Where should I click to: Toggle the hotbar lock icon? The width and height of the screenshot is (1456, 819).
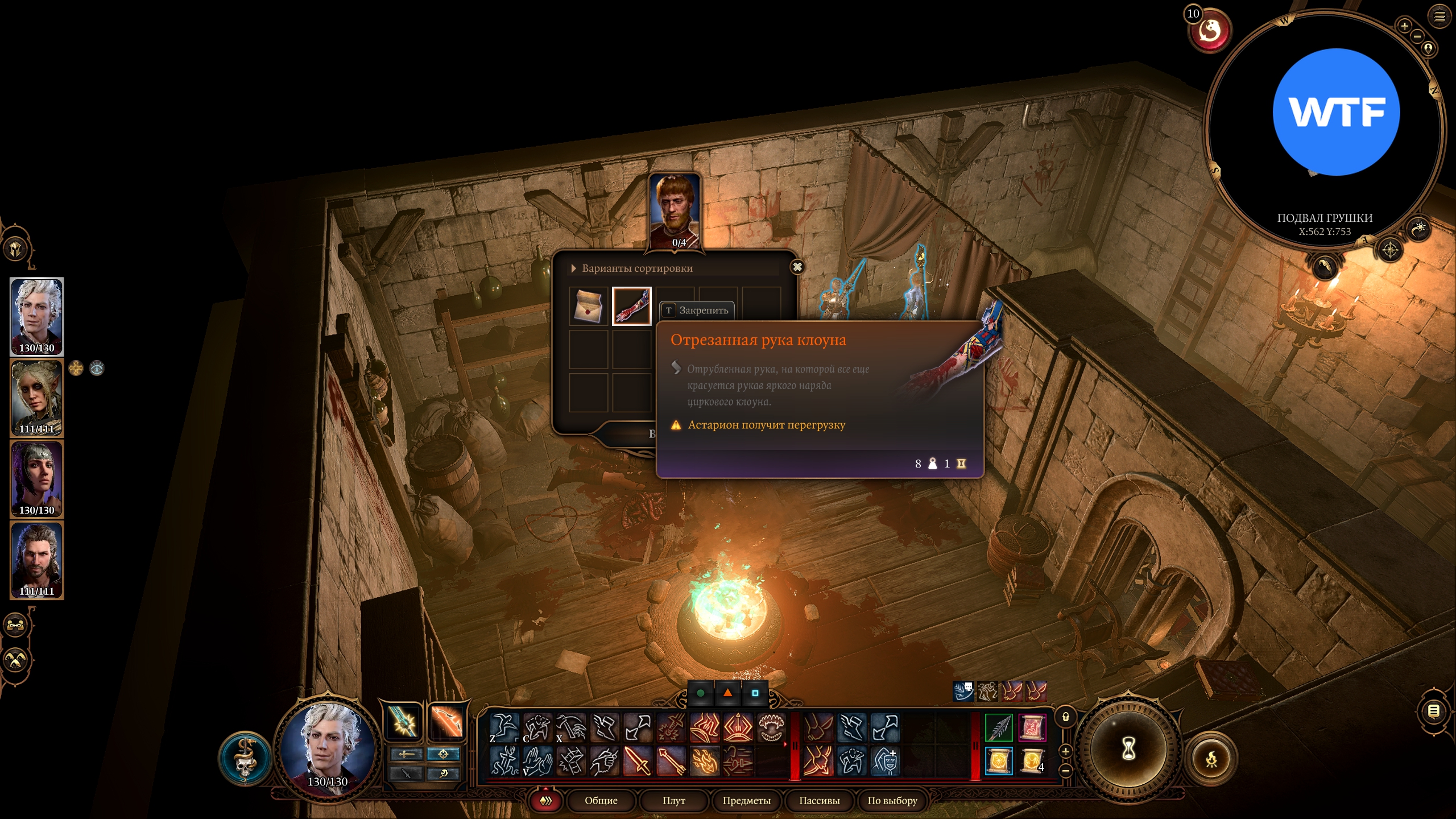pos(1066,717)
